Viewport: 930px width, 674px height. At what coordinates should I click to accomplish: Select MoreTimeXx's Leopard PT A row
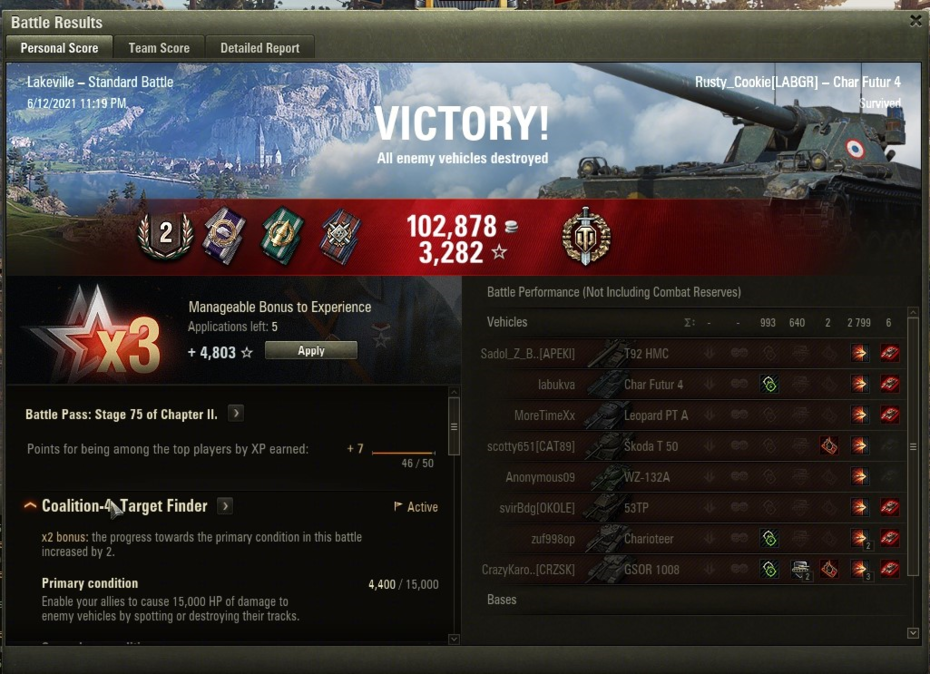point(655,415)
